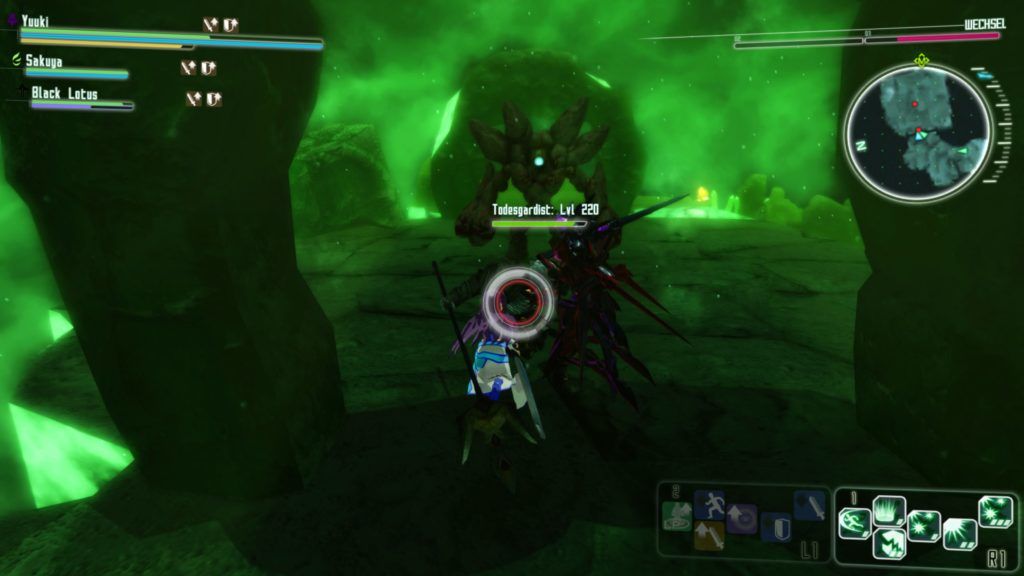Use the green dash-slash sword skill

pos(855,522)
